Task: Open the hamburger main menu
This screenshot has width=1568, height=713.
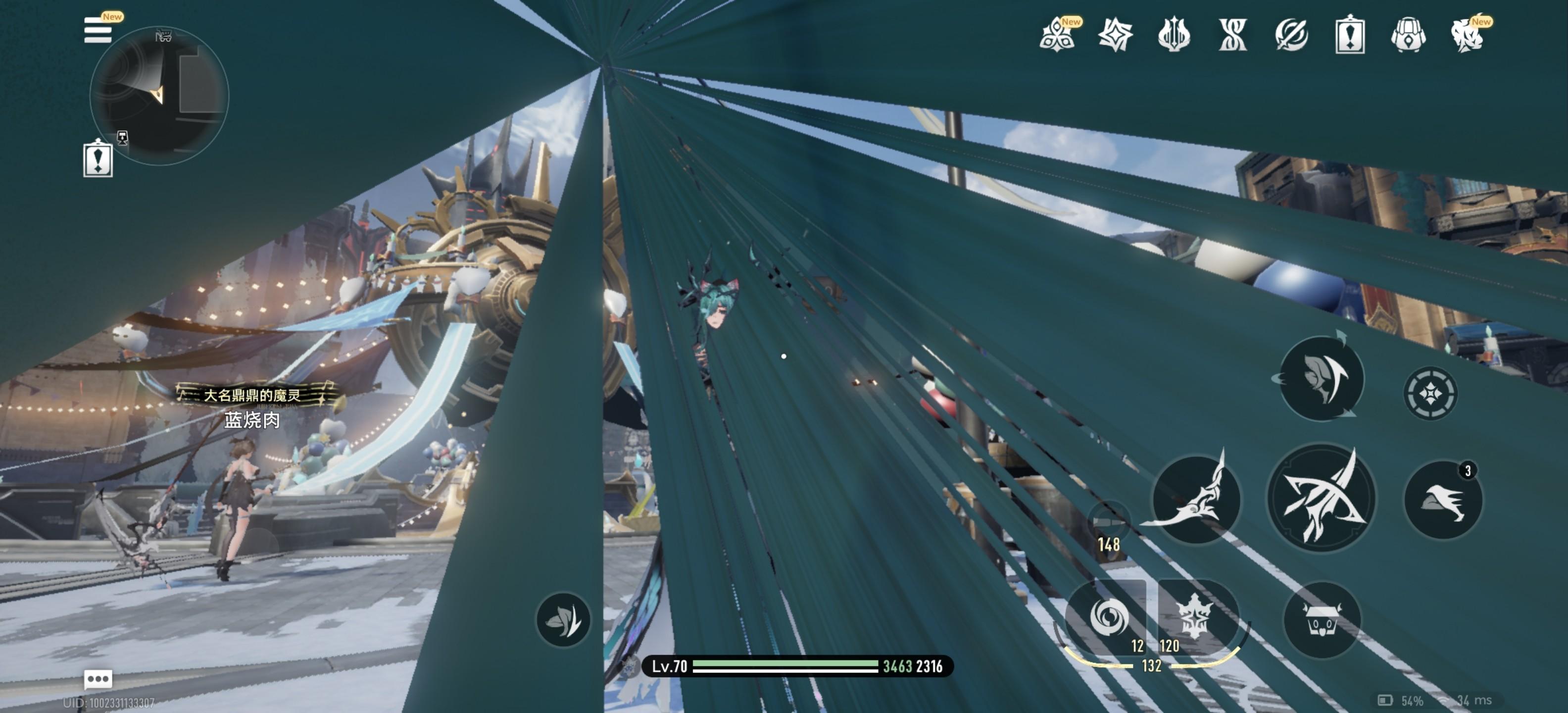Action: tap(98, 30)
